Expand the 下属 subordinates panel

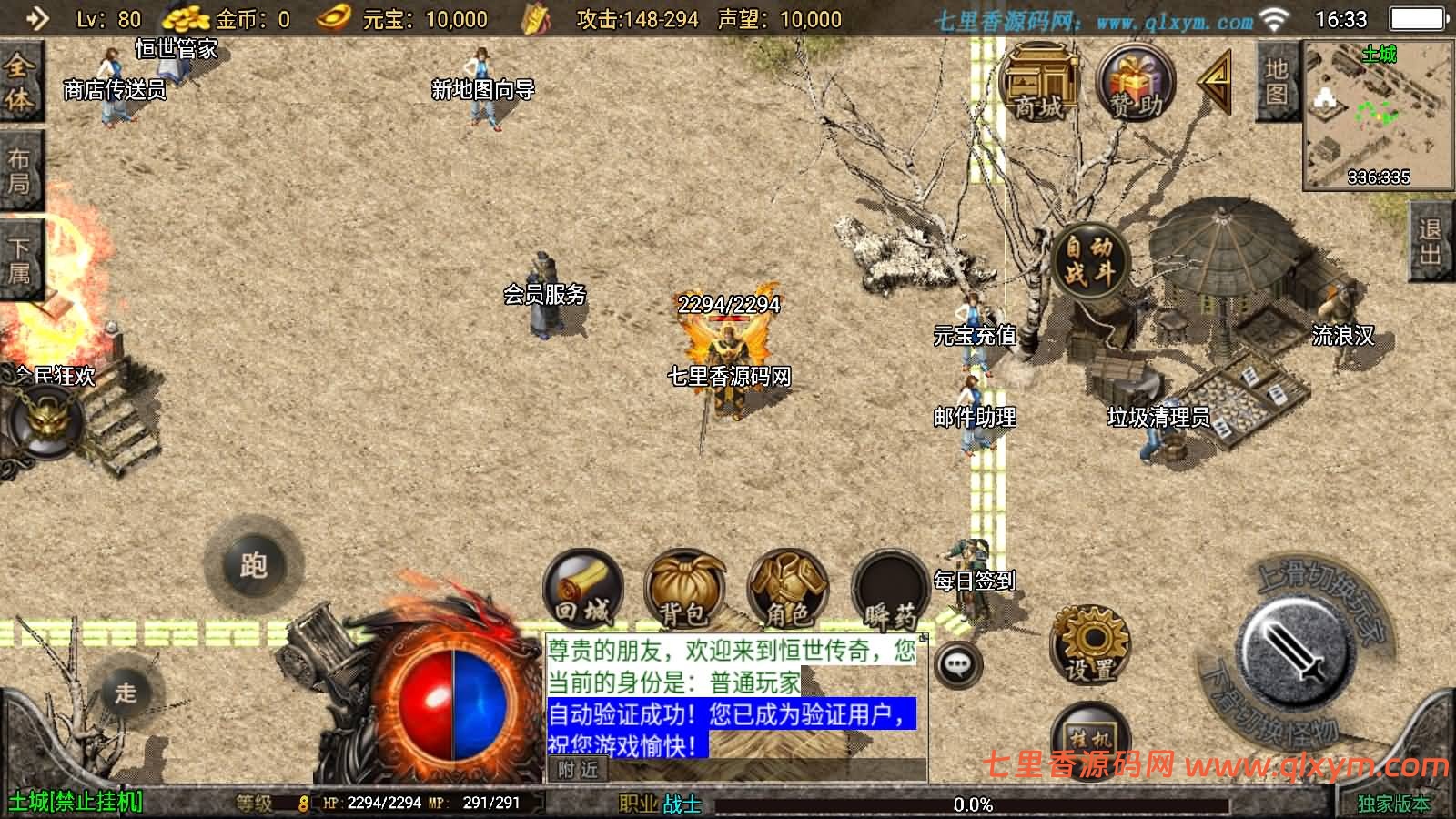coord(20,253)
